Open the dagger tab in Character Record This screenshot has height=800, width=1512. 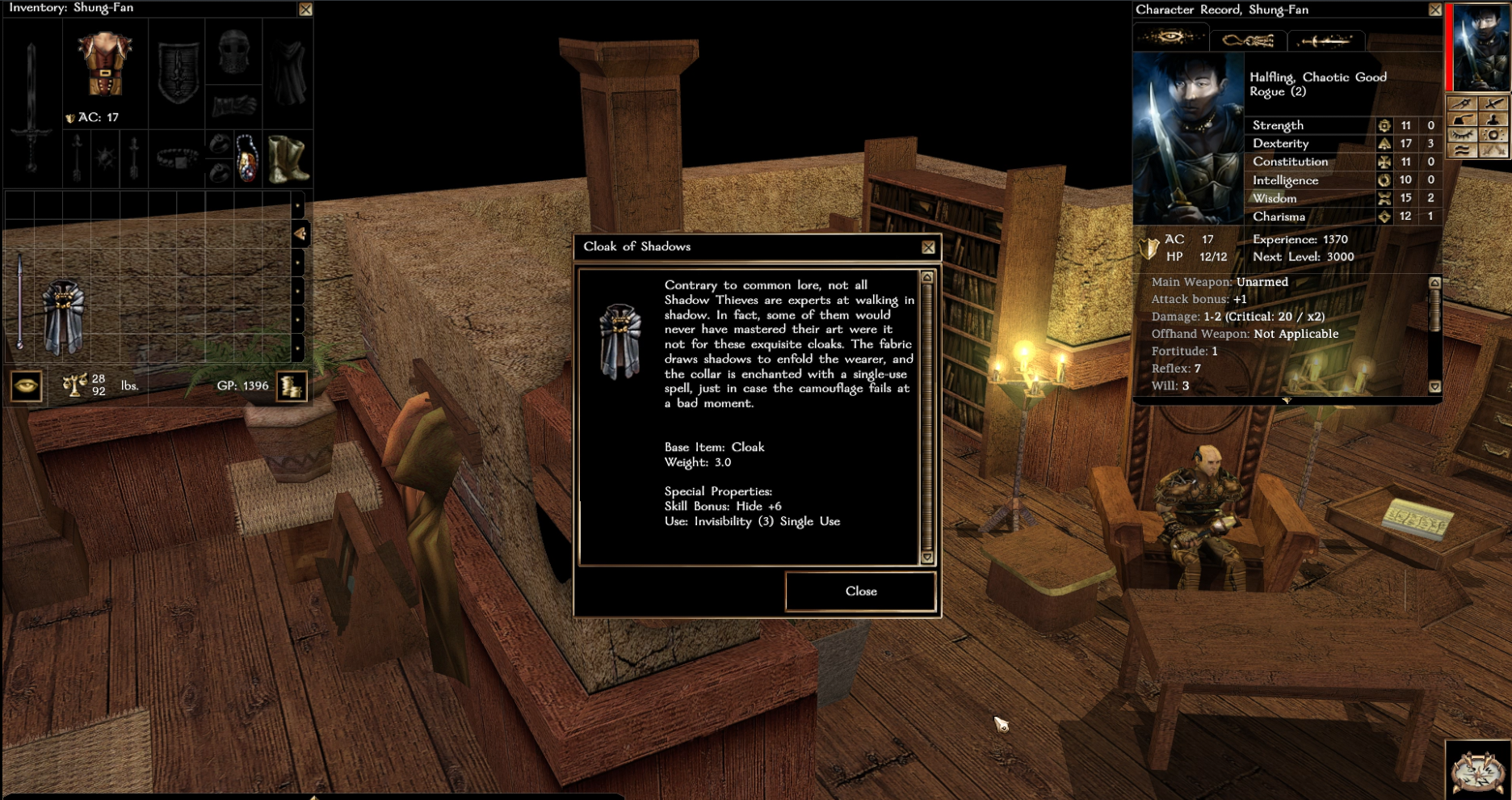click(1325, 40)
